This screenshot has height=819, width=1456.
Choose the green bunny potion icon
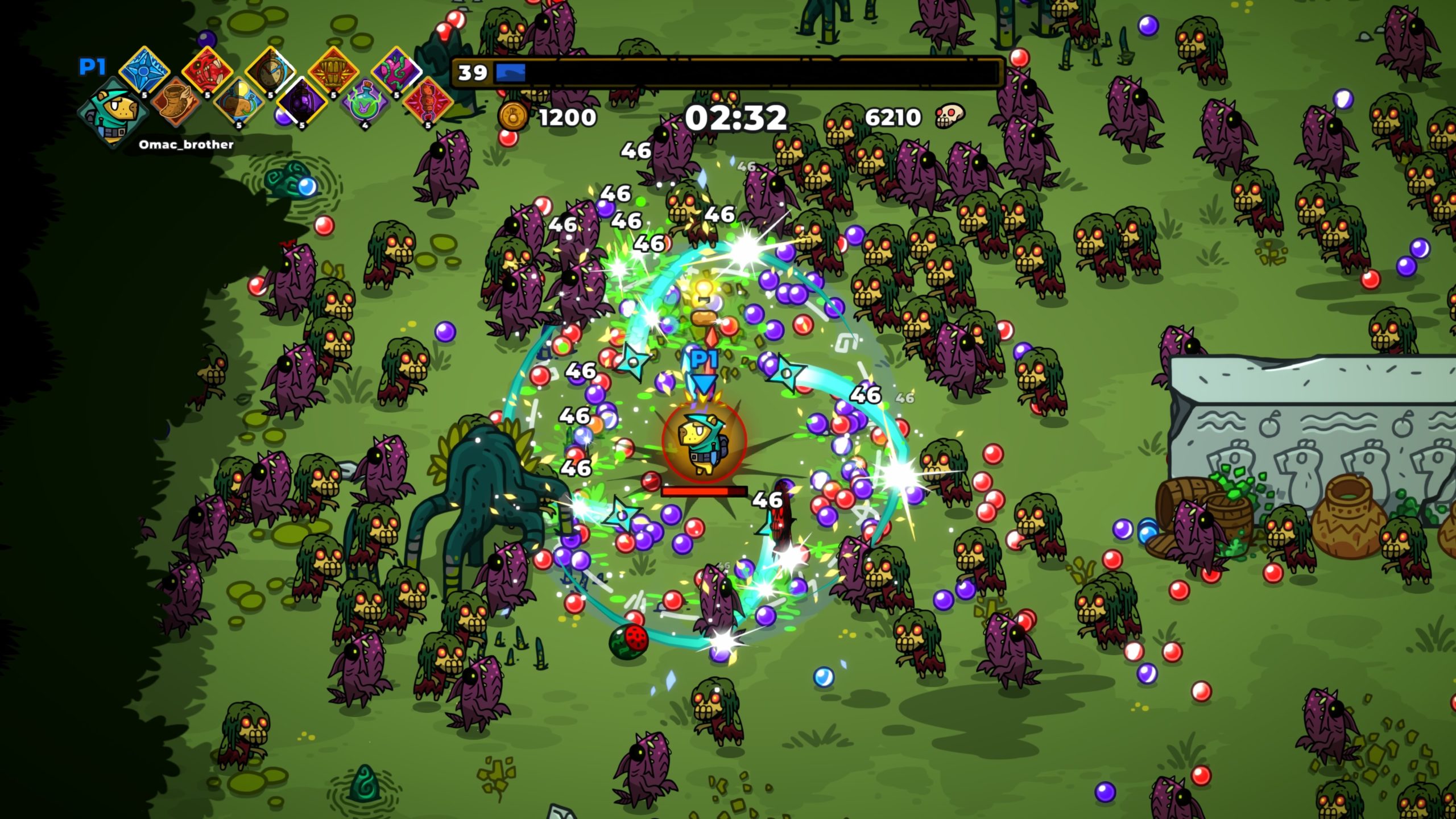[365, 103]
